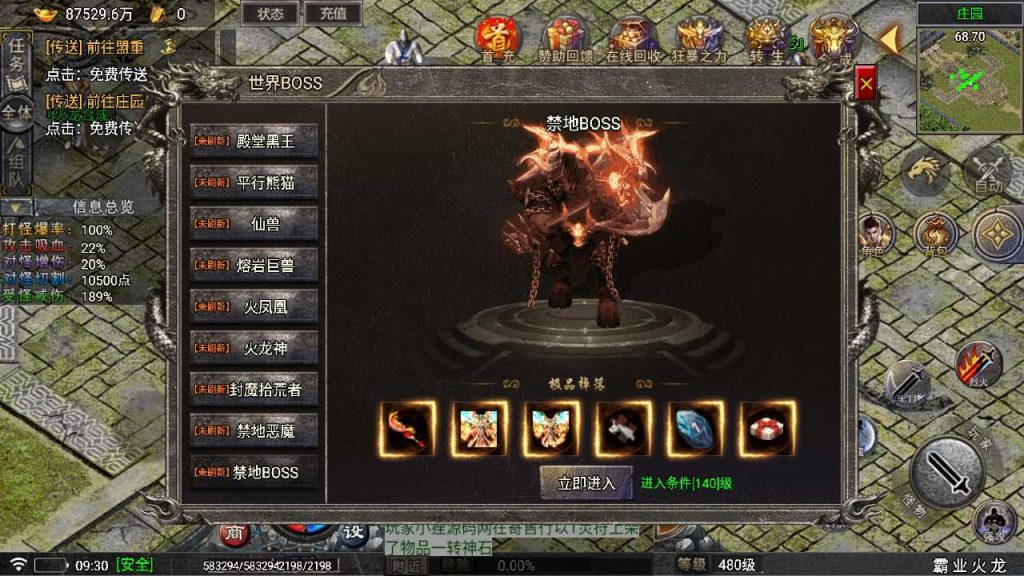This screenshot has height=576, width=1024.
Task: Open the 状态 status button
Action: 270,14
